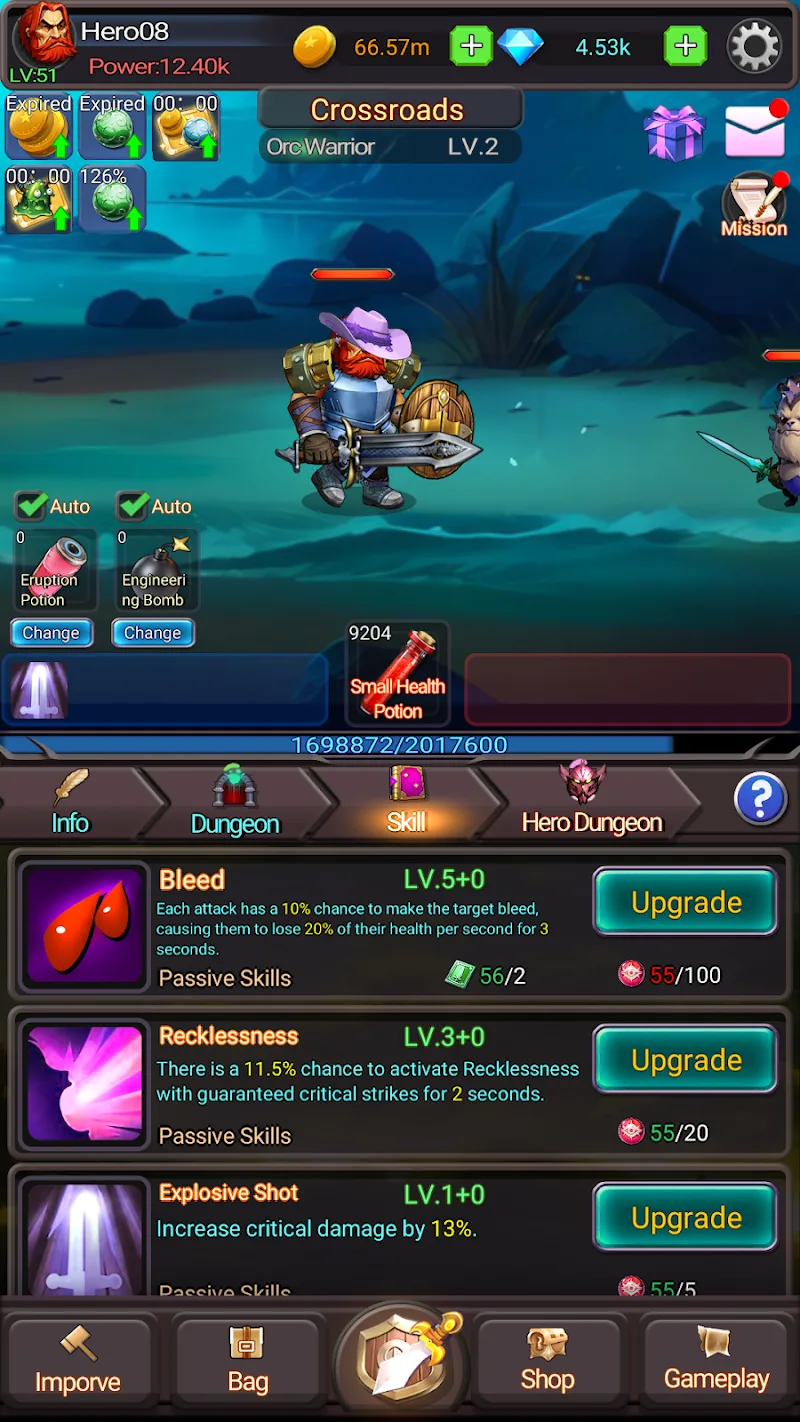
Task: Switch to the Info tab
Action: (70, 804)
